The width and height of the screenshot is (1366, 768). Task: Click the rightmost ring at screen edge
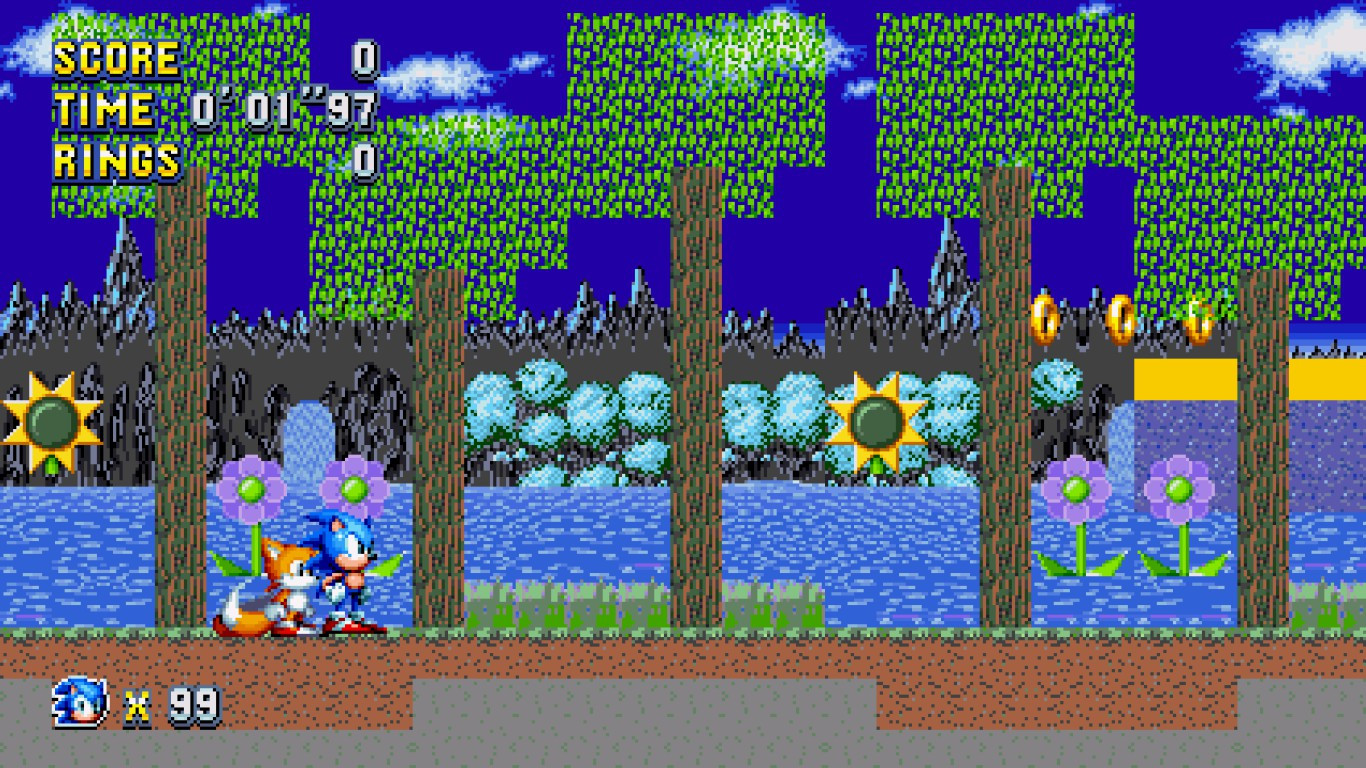tap(1197, 320)
